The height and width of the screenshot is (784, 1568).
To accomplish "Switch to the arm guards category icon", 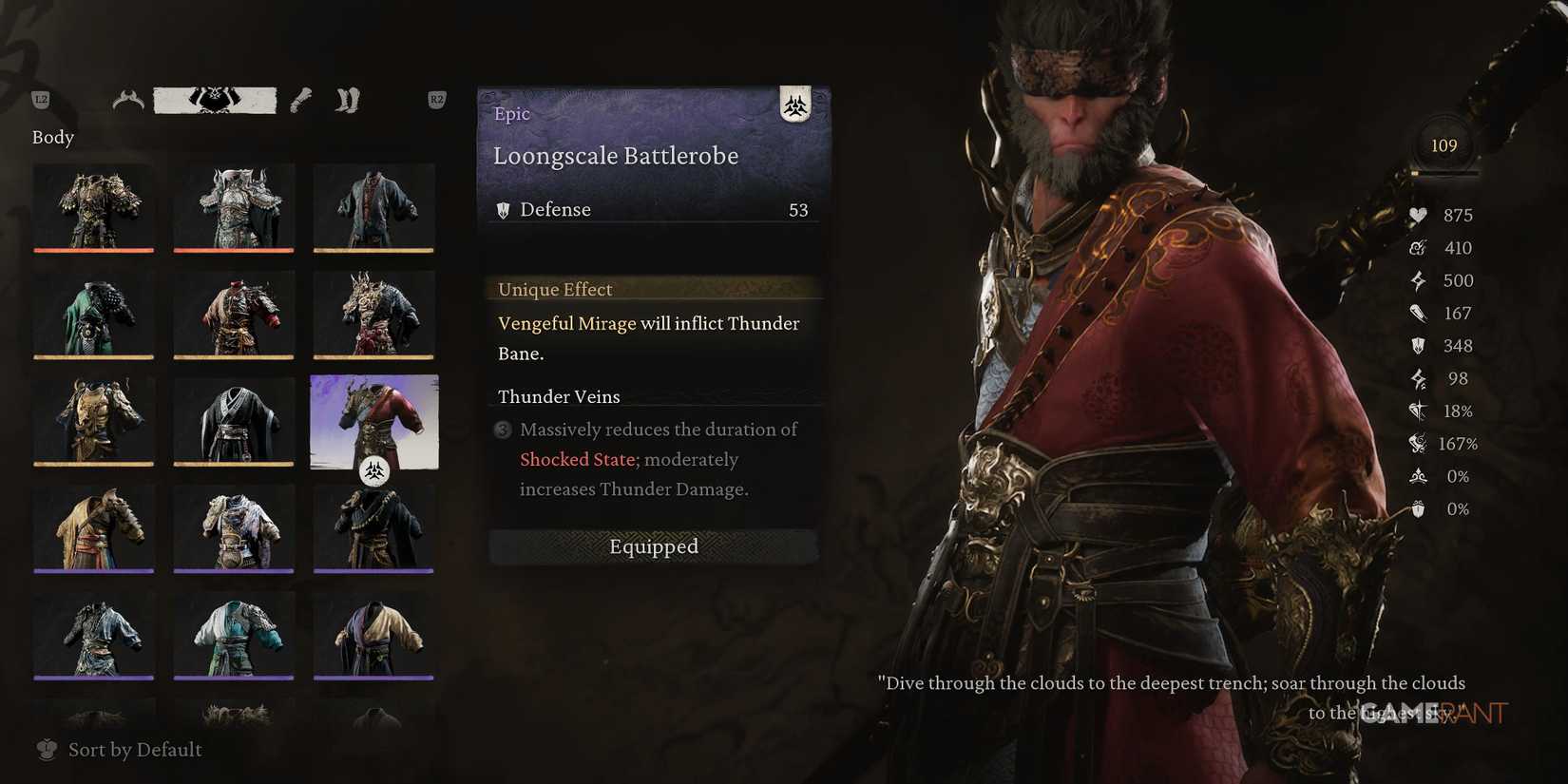I will 299,99.
